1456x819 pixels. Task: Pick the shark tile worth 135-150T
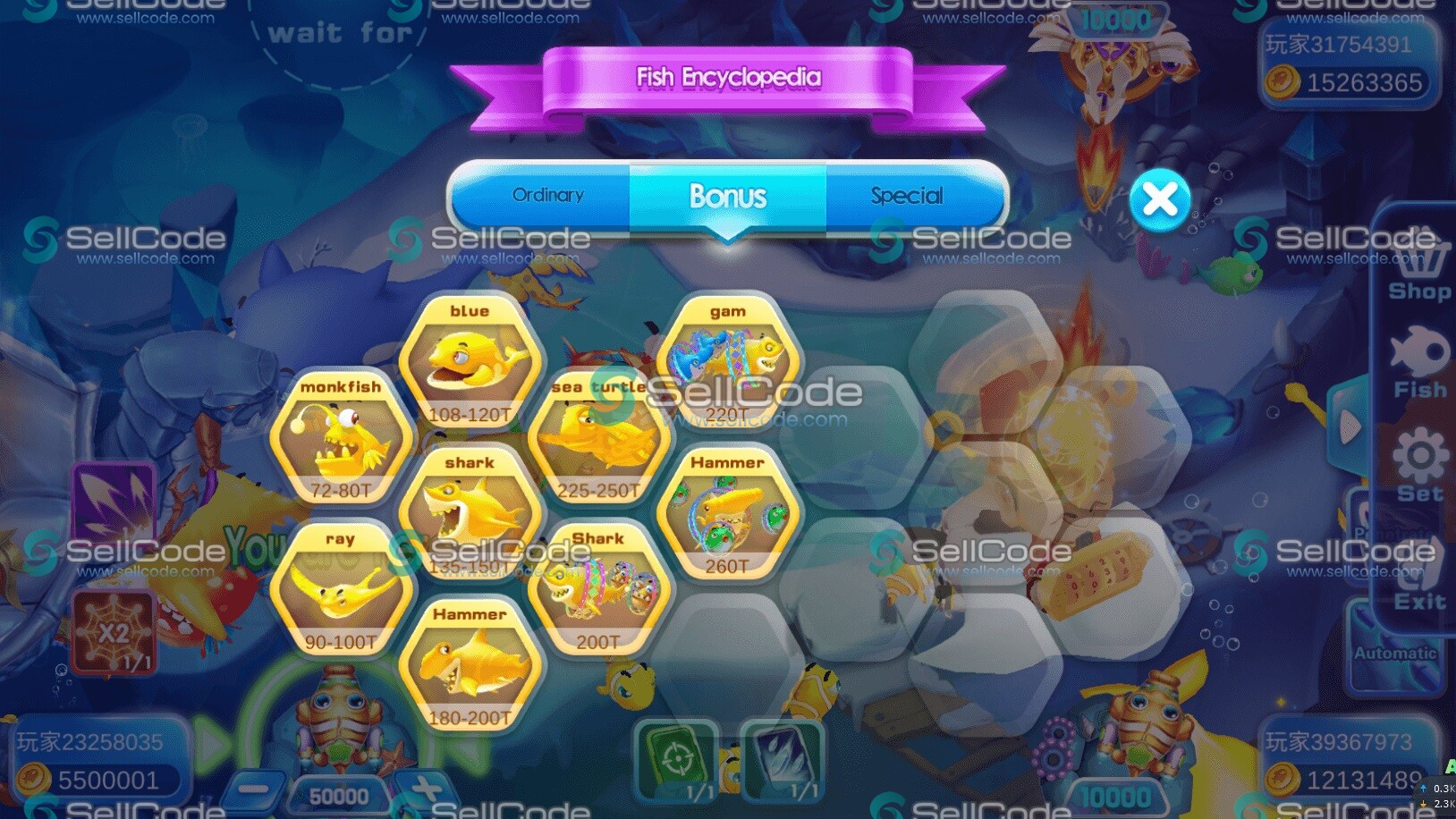470,513
